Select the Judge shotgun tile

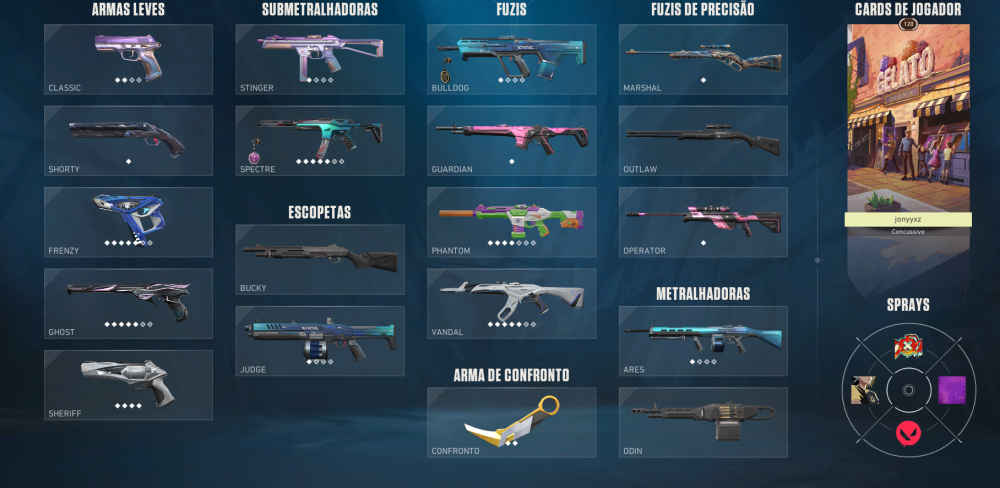click(320, 341)
